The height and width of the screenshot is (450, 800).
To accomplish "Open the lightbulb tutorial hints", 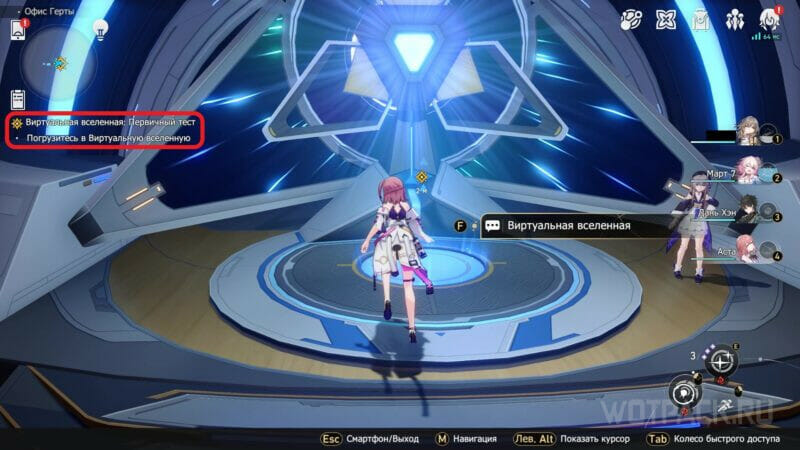I will tap(99, 30).
